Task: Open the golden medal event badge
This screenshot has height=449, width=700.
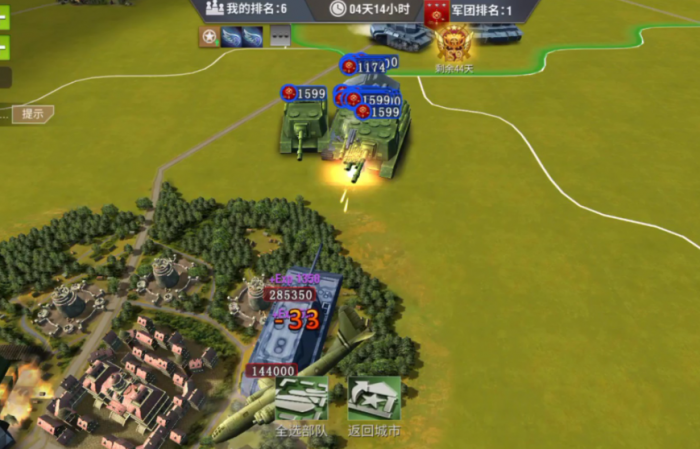Action: tap(454, 42)
